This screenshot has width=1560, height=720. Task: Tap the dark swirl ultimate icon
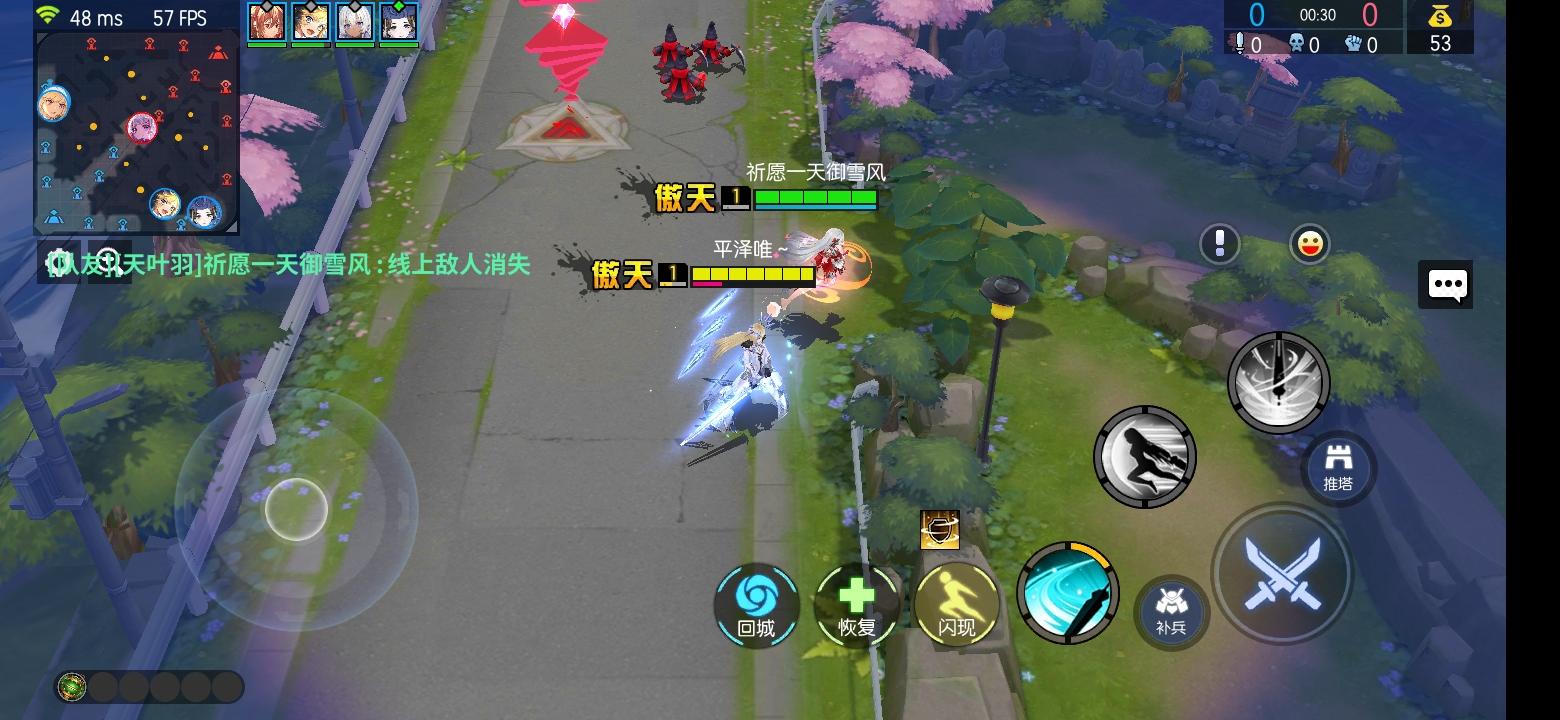point(1278,382)
